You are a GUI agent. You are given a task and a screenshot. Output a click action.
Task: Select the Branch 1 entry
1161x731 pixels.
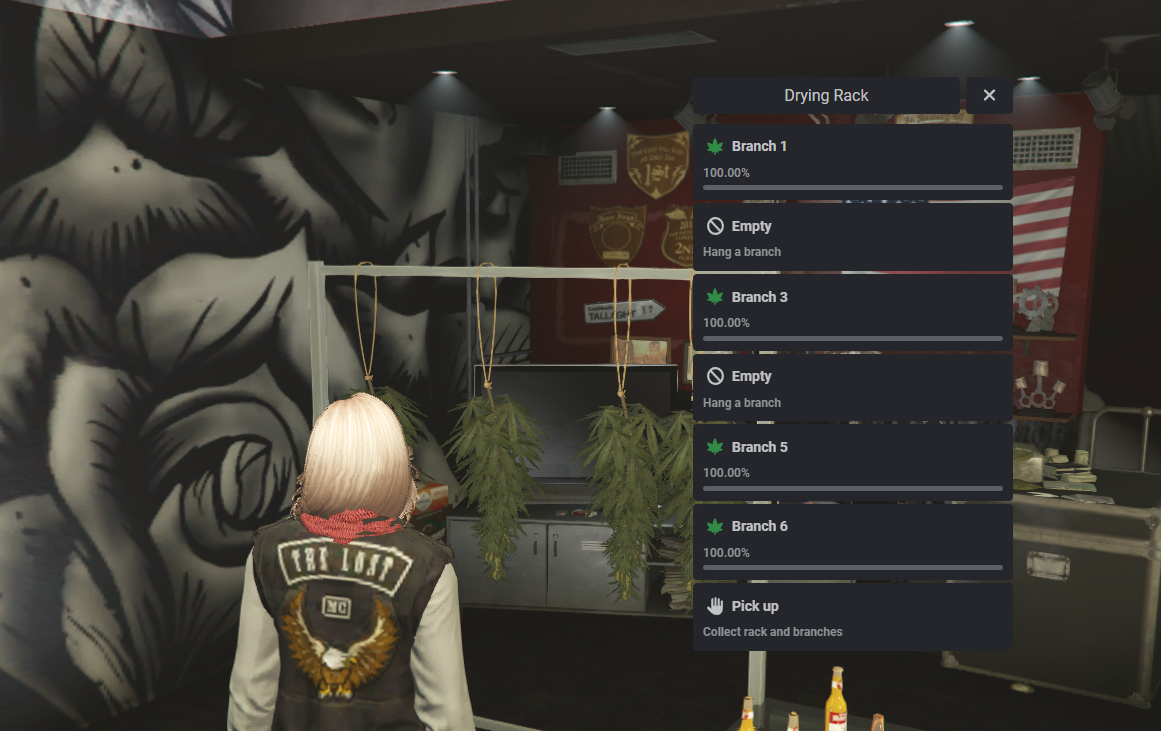point(852,161)
